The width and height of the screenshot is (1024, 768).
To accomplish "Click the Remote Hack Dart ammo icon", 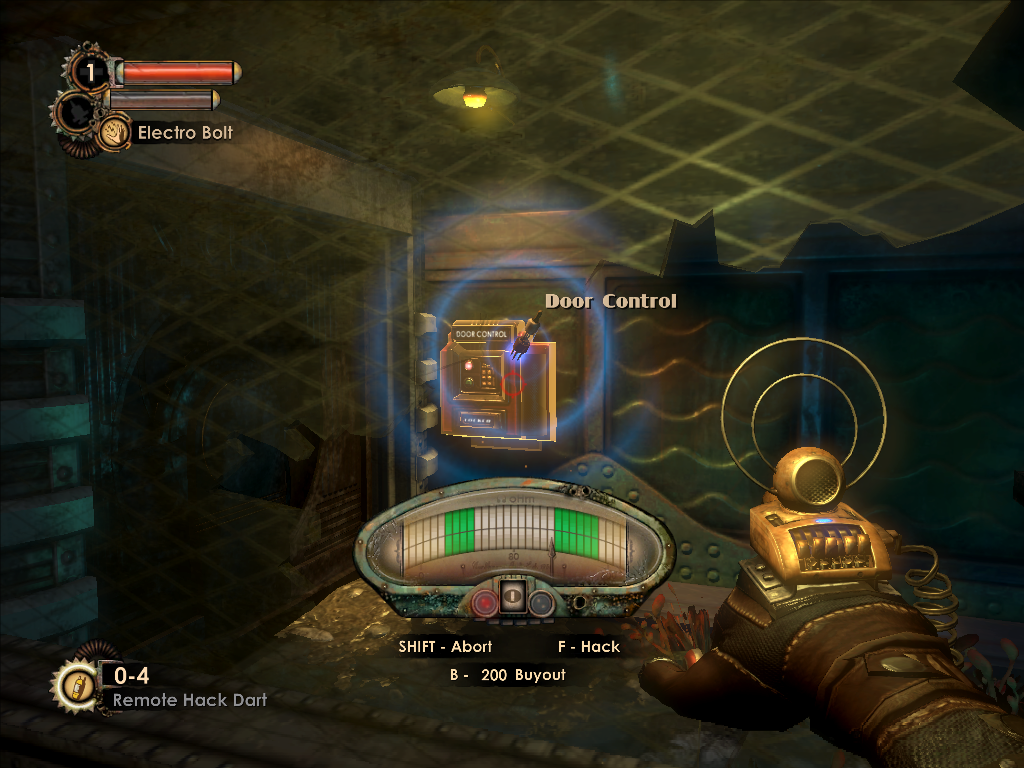I will [74, 685].
